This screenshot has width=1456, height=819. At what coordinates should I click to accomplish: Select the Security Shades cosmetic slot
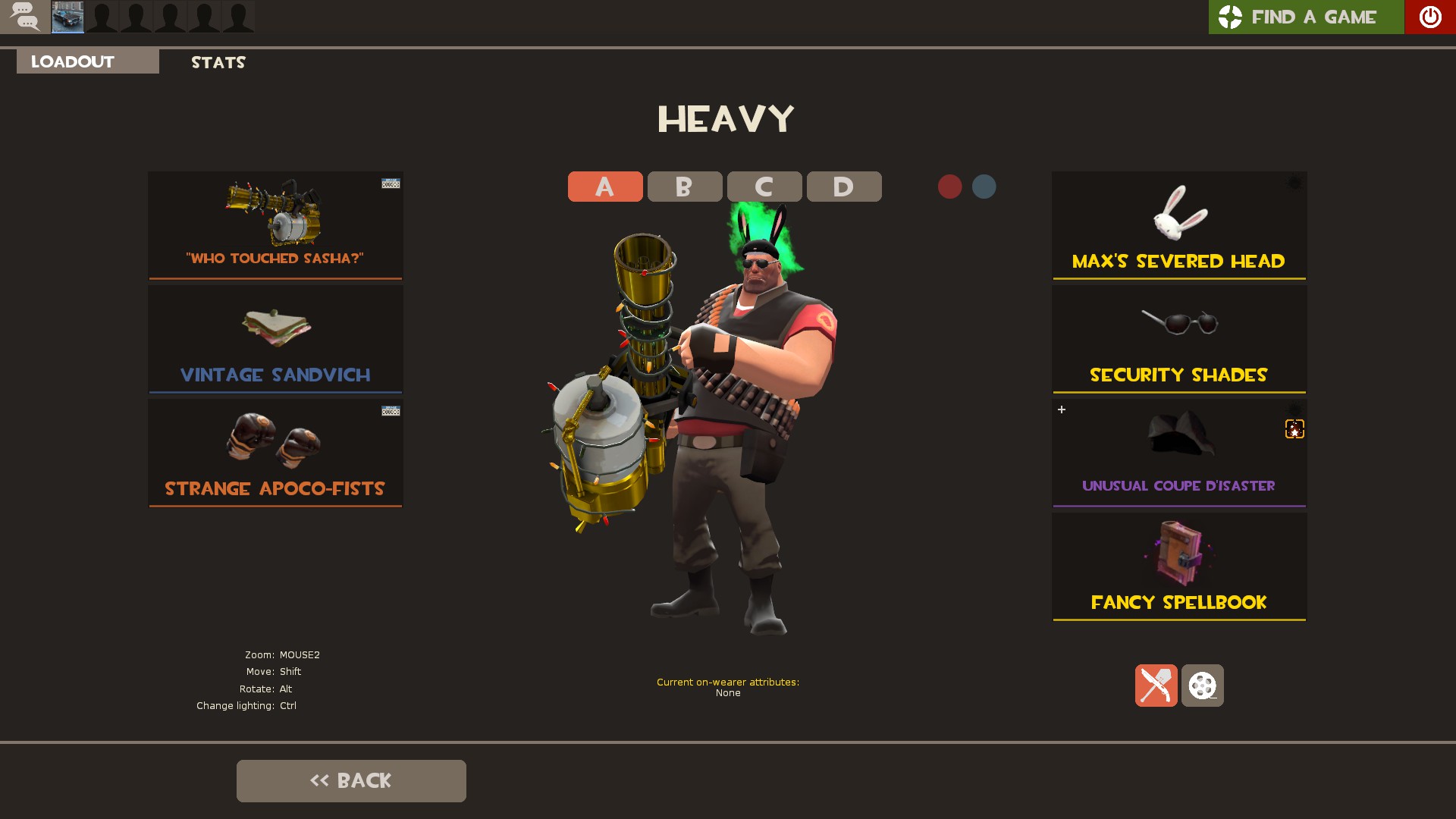point(1178,339)
